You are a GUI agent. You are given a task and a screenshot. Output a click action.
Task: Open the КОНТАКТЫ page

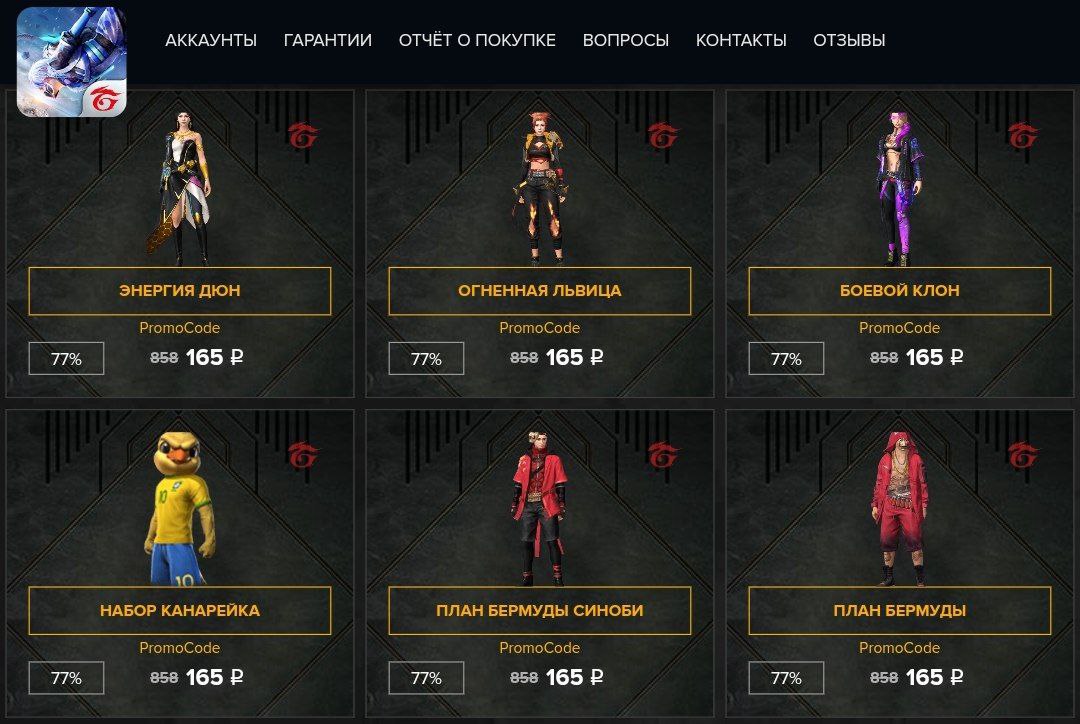tap(741, 40)
